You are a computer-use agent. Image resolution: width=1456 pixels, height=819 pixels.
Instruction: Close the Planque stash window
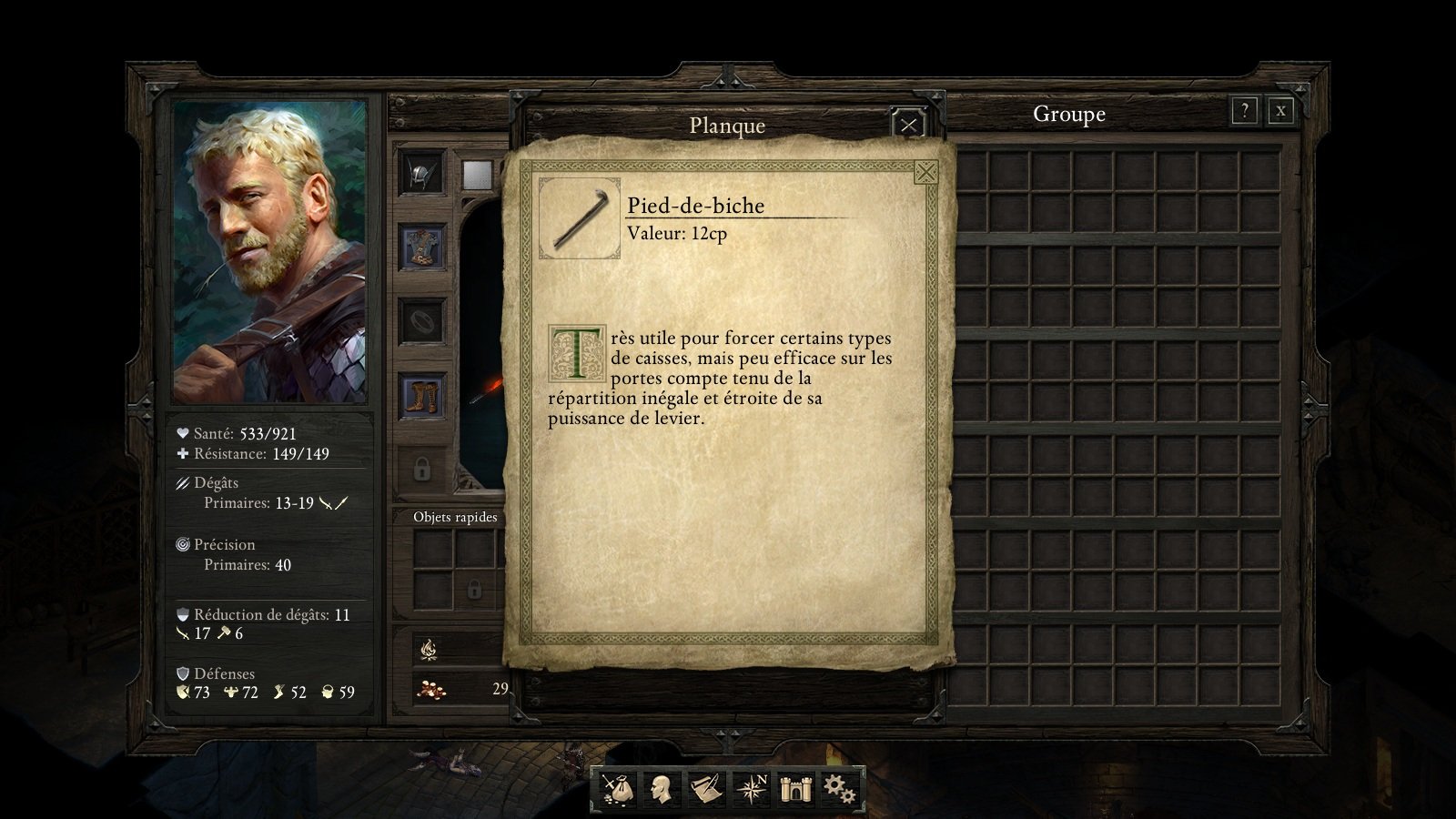pos(908,126)
